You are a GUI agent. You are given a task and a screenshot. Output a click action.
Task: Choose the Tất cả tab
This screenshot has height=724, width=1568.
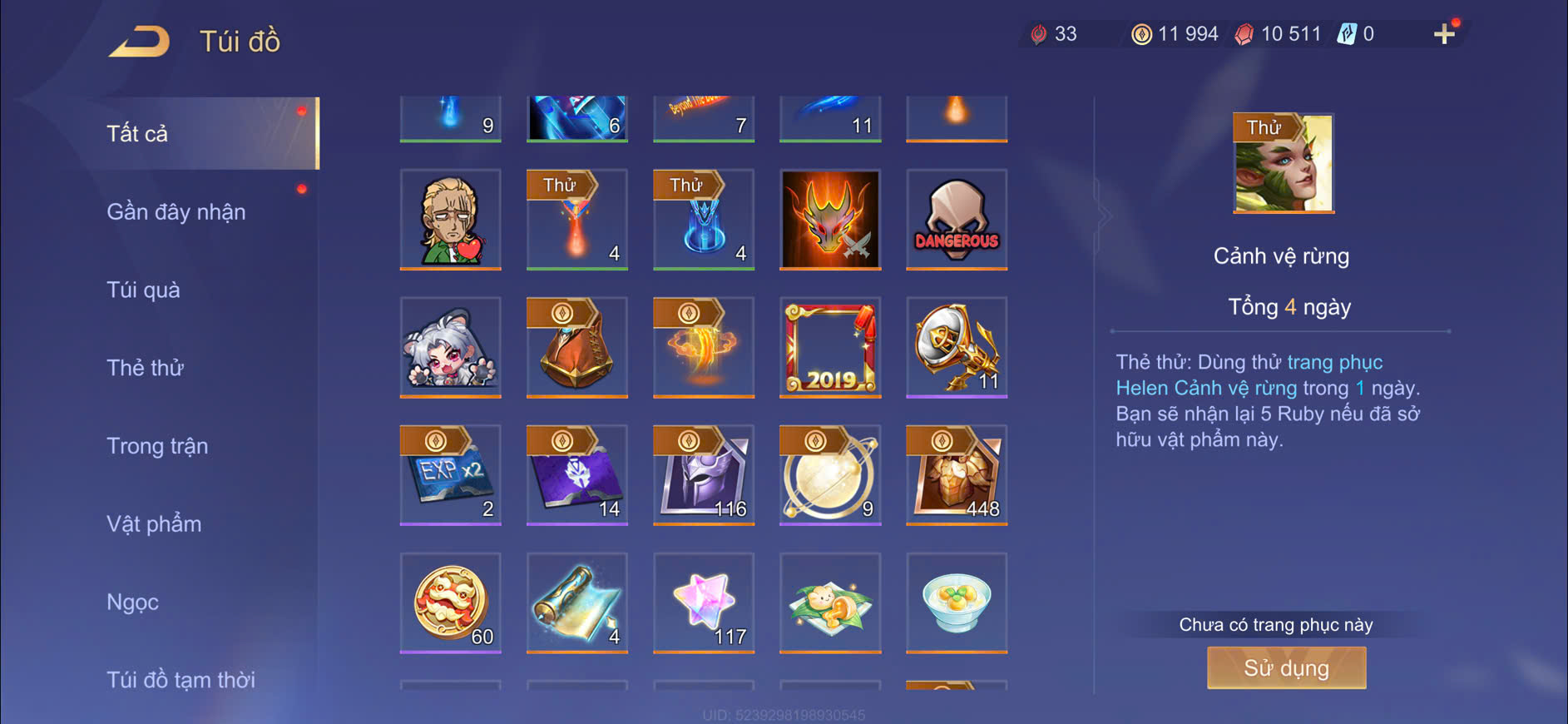pos(137,134)
